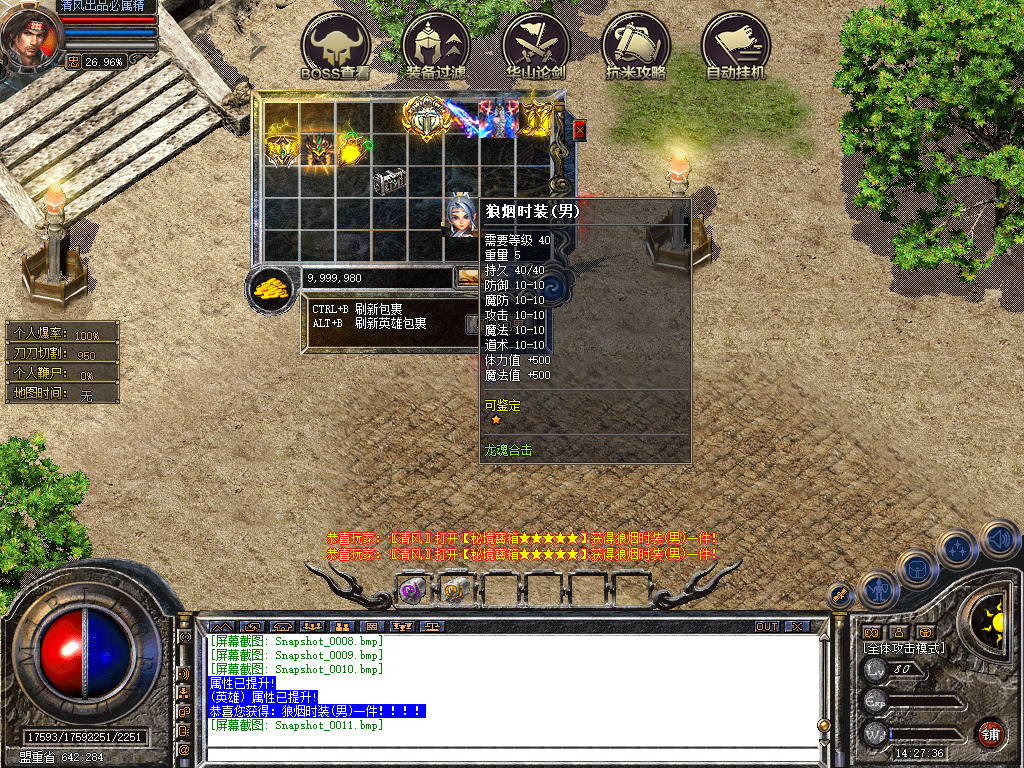The height and width of the screenshot is (768, 1024).
Task: Open the bag round button
Action: [916, 568]
